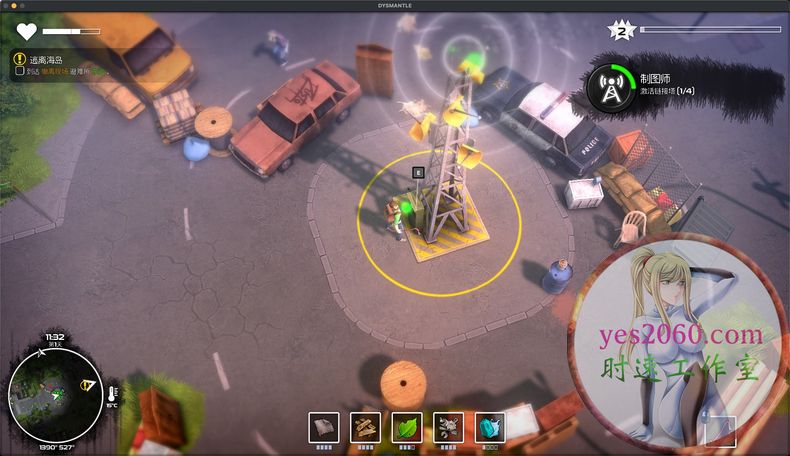790x456 pixels.
Task: Open the 逃离海岛 quest tracker
Action: pyautogui.click(x=44, y=59)
